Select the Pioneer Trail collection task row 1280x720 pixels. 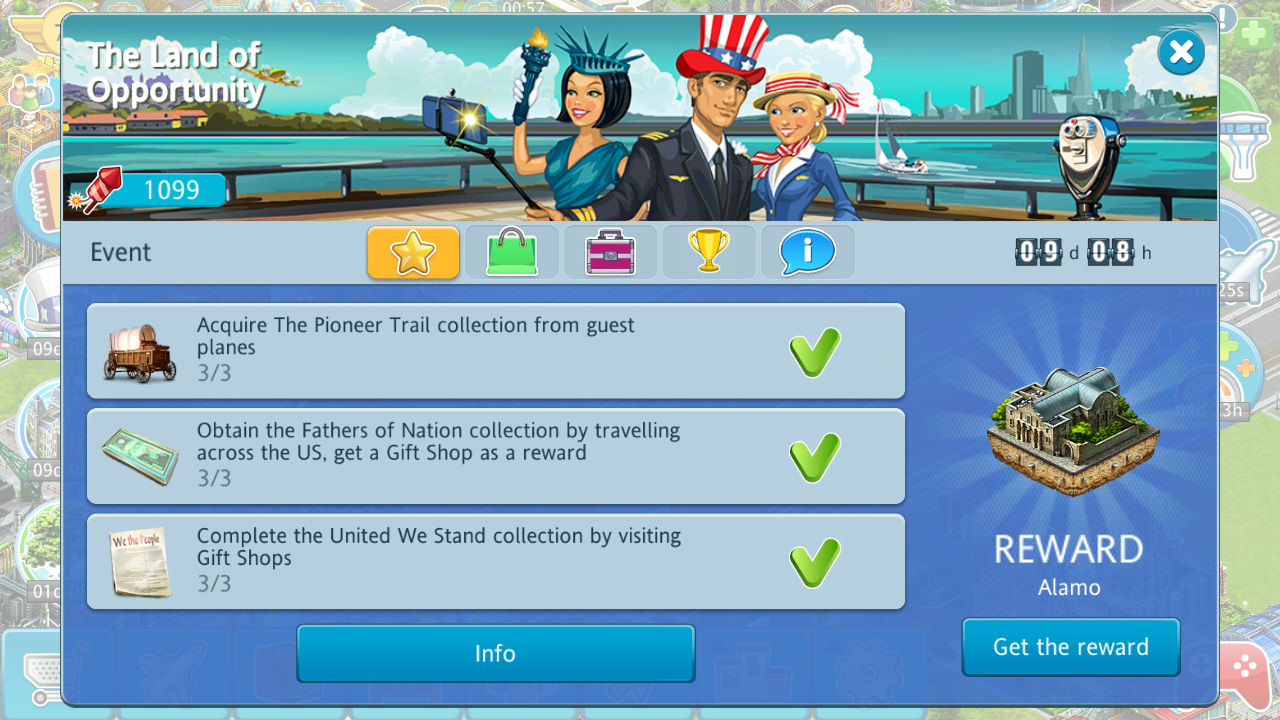[x=495, y=351]
